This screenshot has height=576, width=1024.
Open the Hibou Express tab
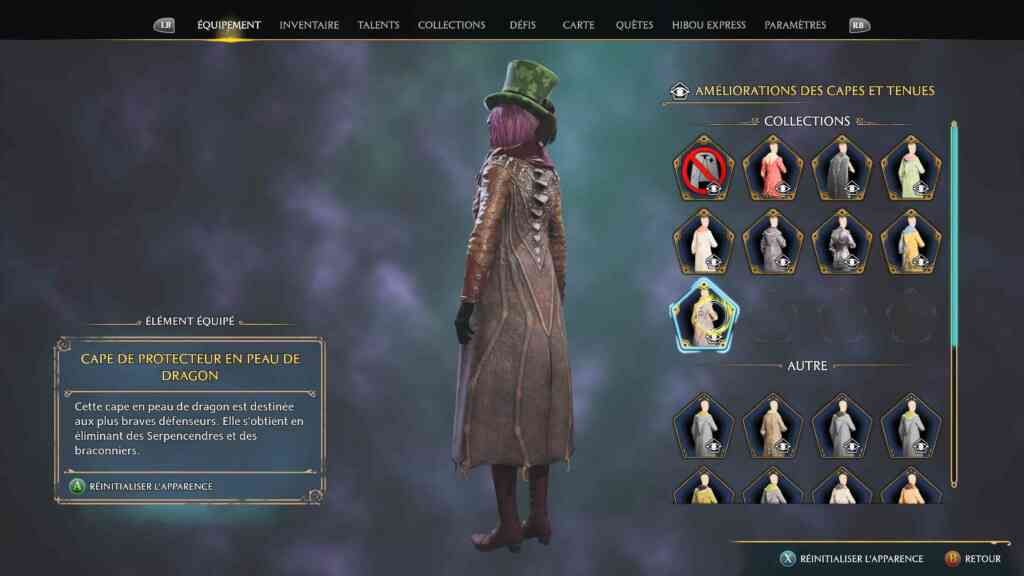point(708,25)
